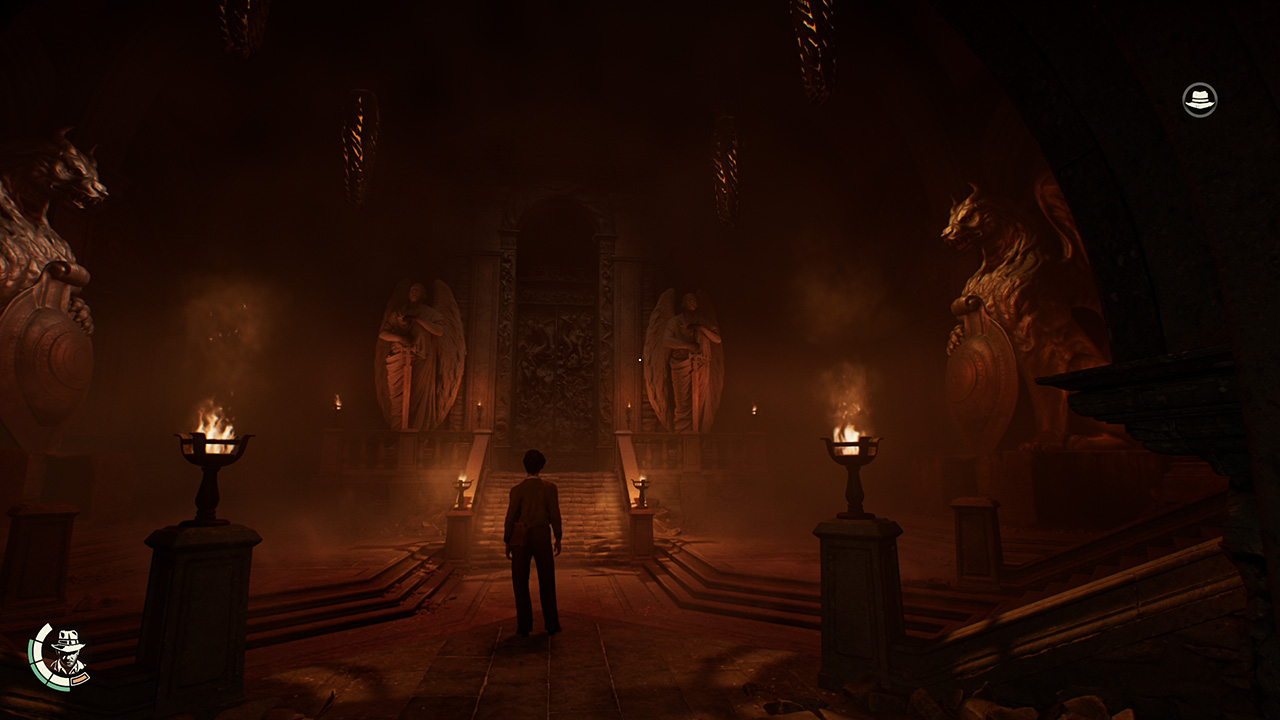This screenshot has height=720, width=1280.
Task: Click the fedora hat icon
Action: pyautogui.click(x=1199, y=100)
